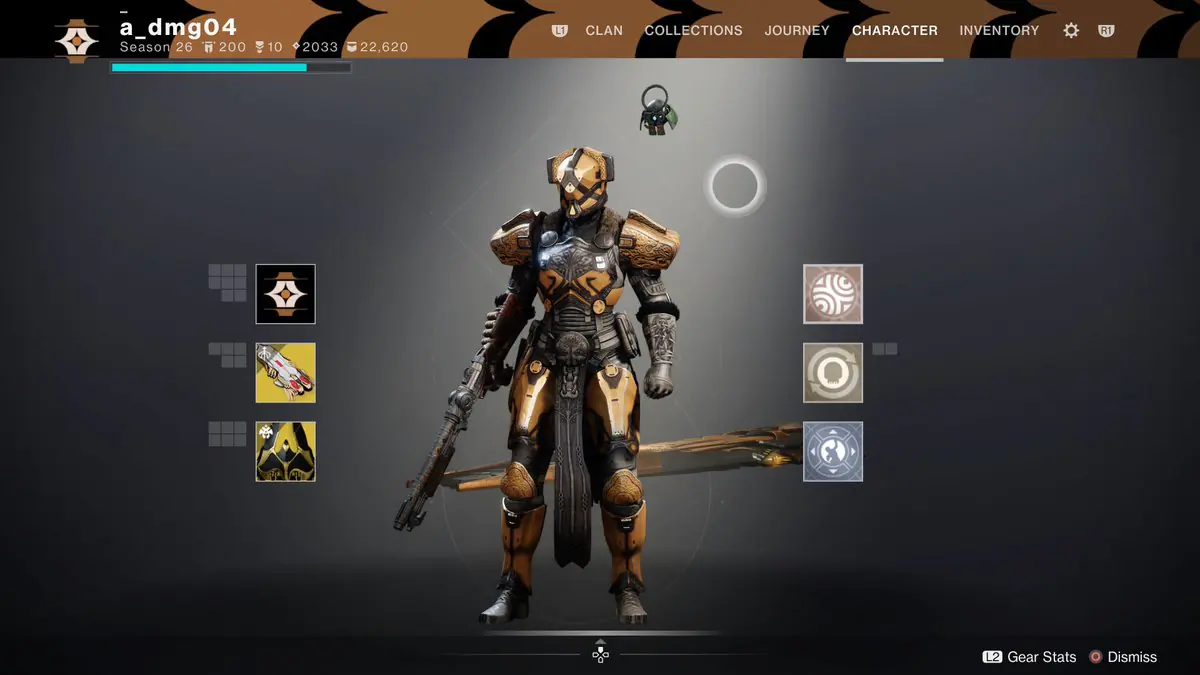Select the circular arrows ring slot

coord(833,373)
